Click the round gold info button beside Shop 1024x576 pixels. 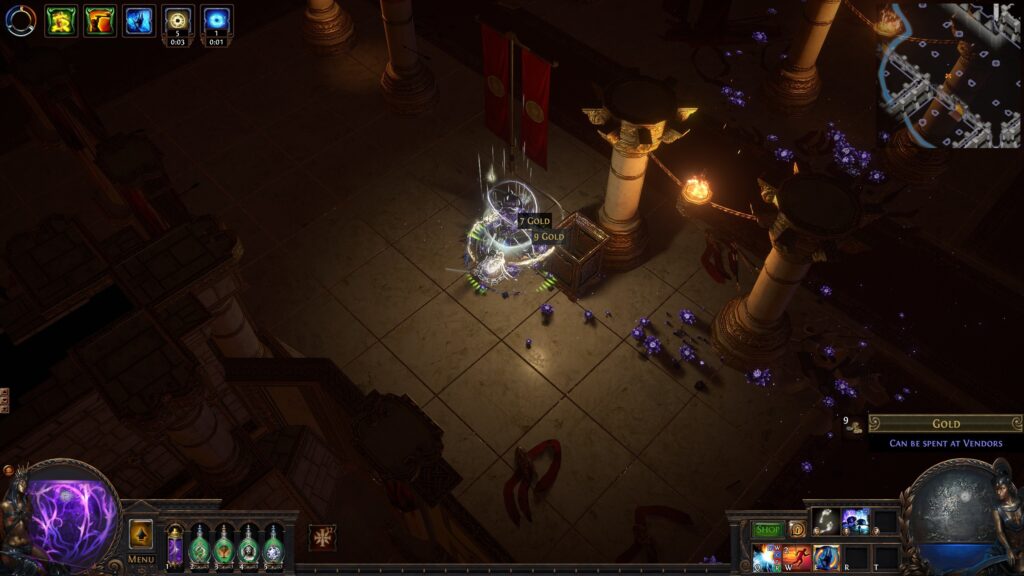[x=797, y=529]
